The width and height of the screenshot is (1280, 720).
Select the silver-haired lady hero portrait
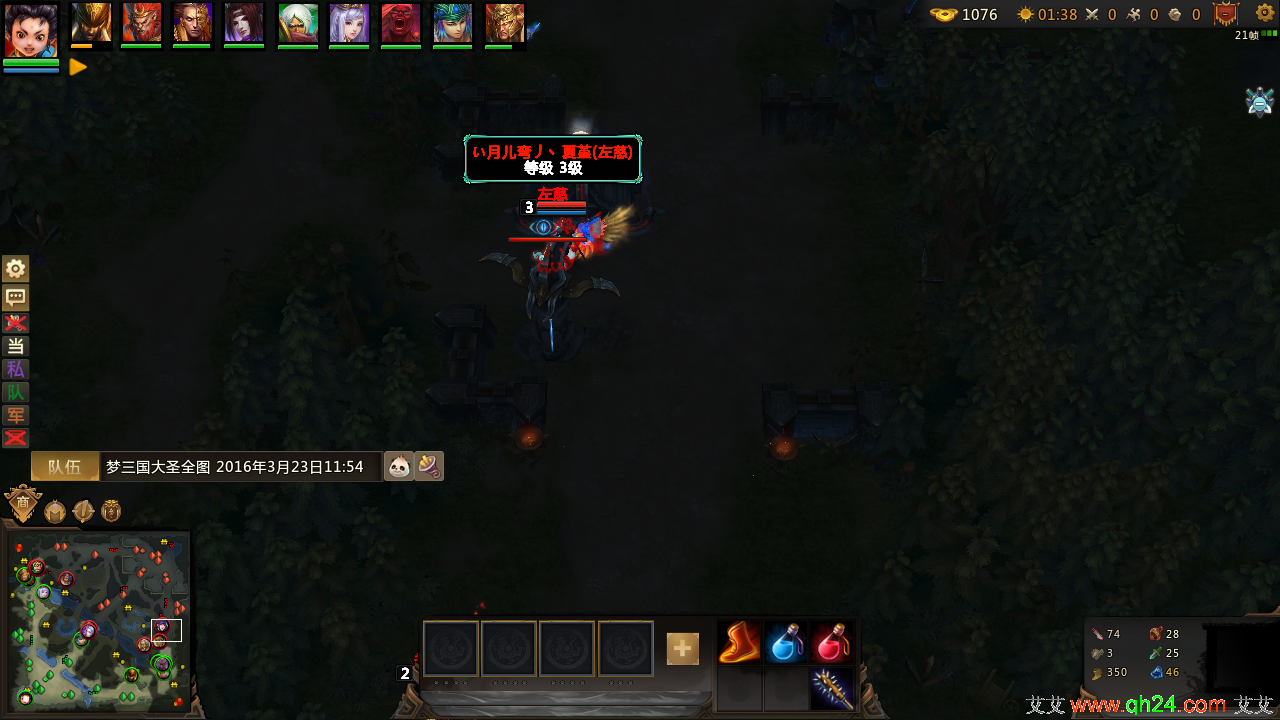[x=350, y=23]
